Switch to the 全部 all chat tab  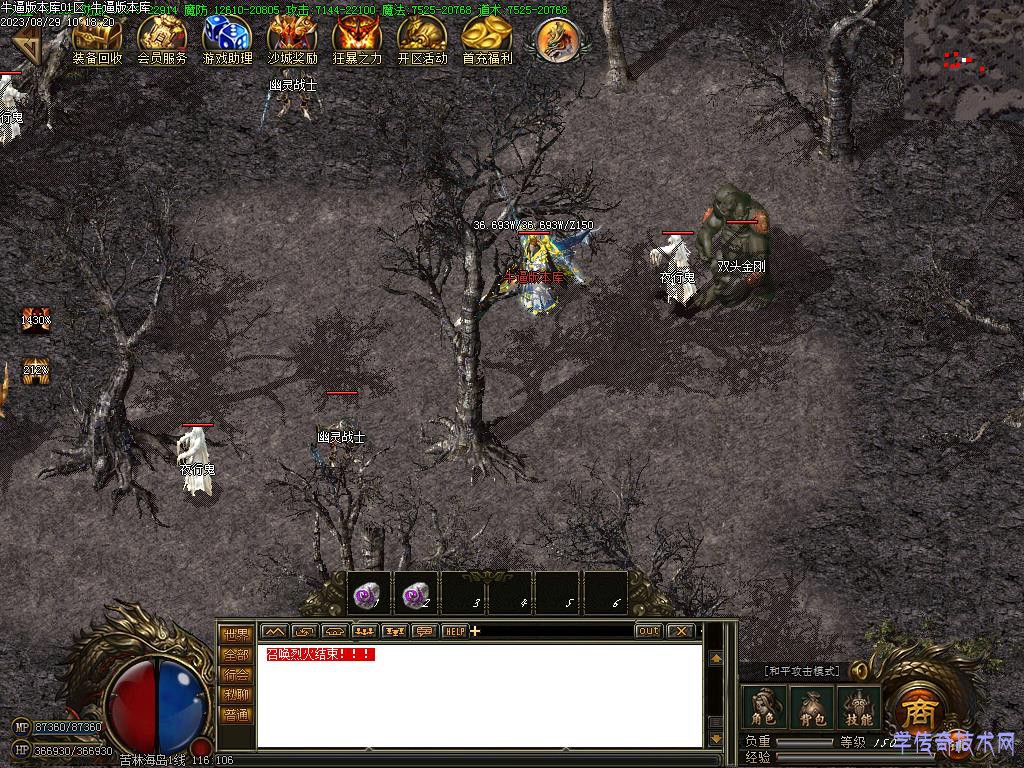(237, 654)
